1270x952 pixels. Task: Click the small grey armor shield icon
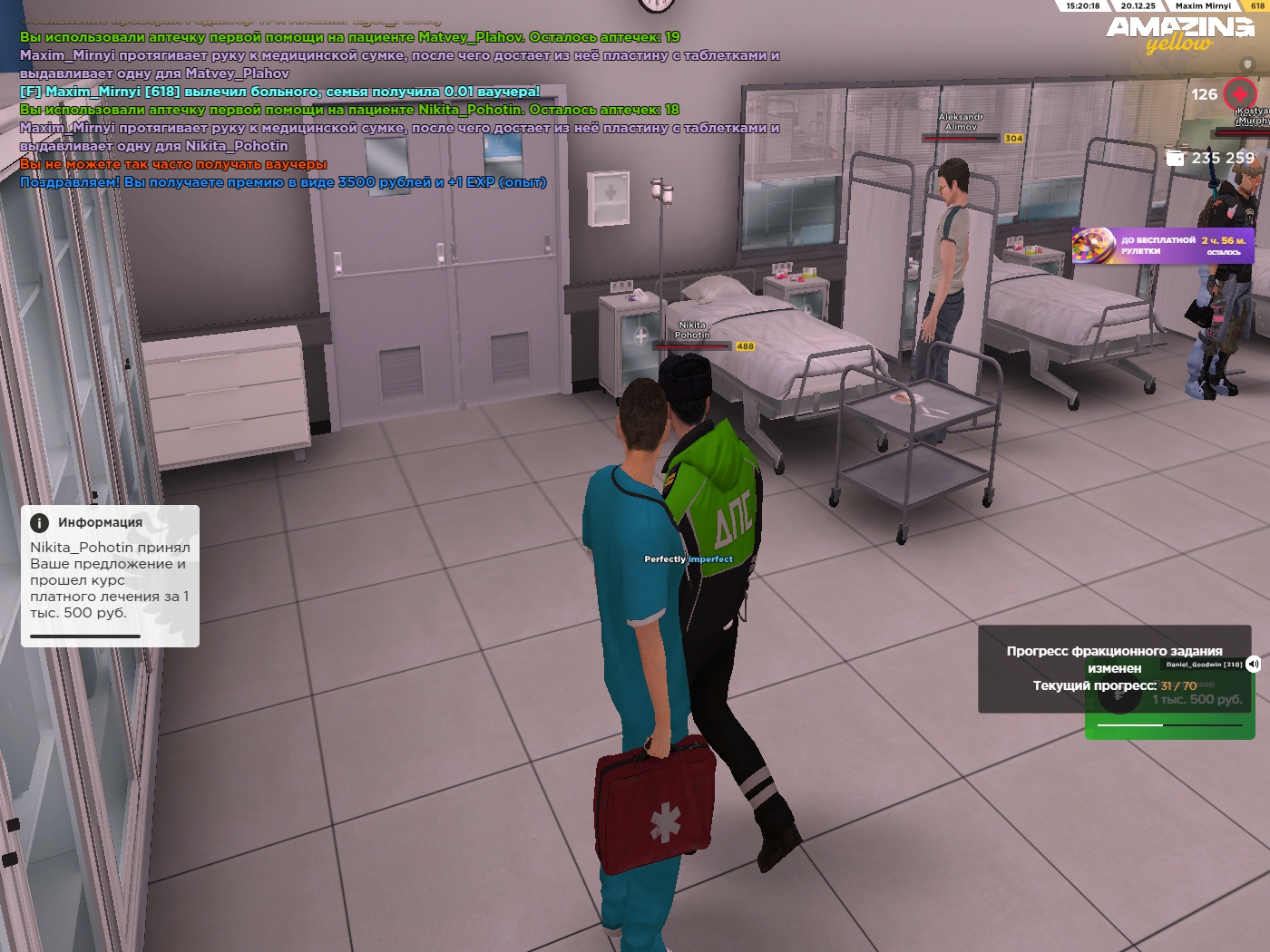(1246, 64)
